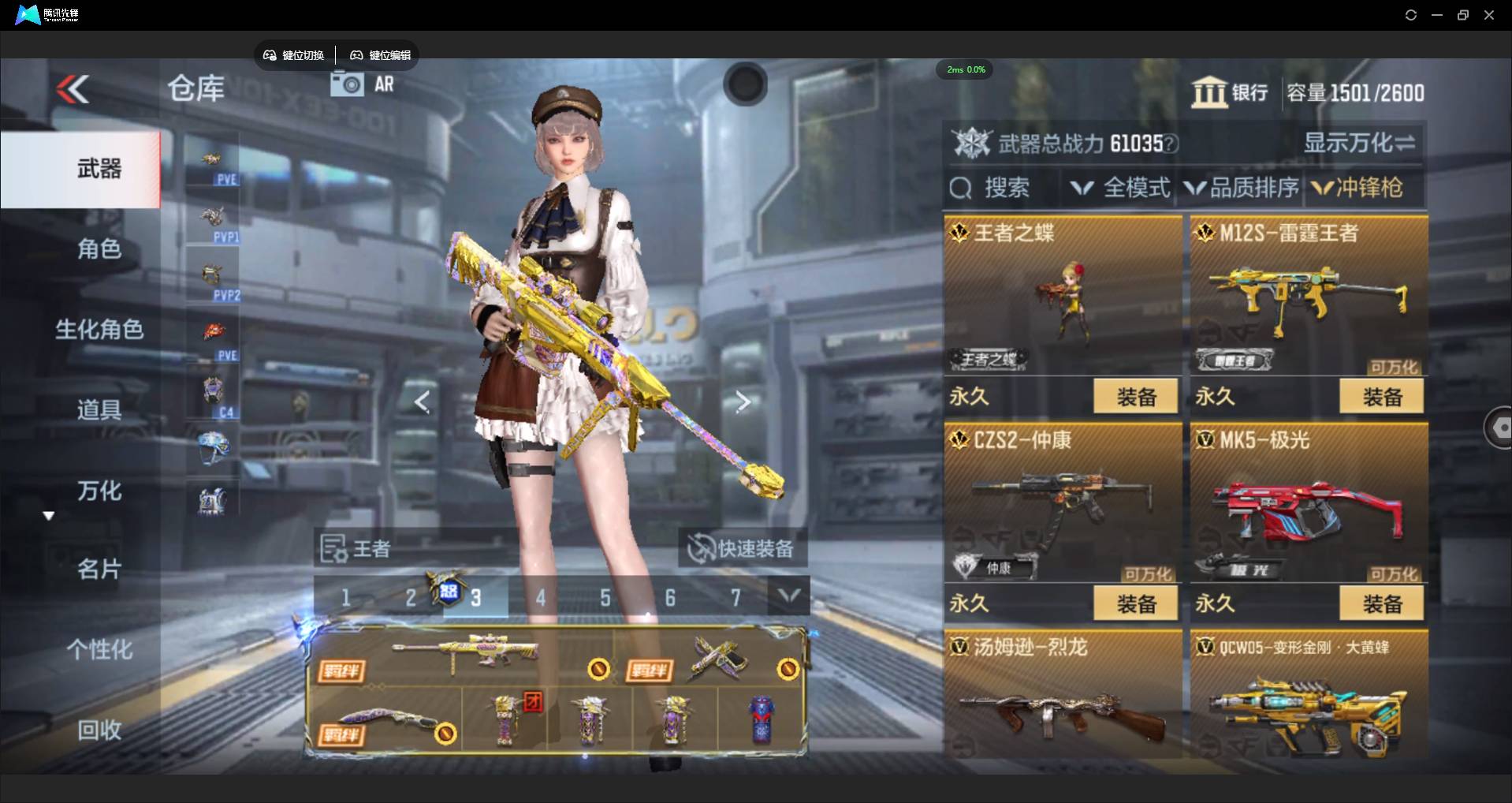Switch to the 生化角色 tab
The image size is (1512, 803).
(x=99, y=330)
